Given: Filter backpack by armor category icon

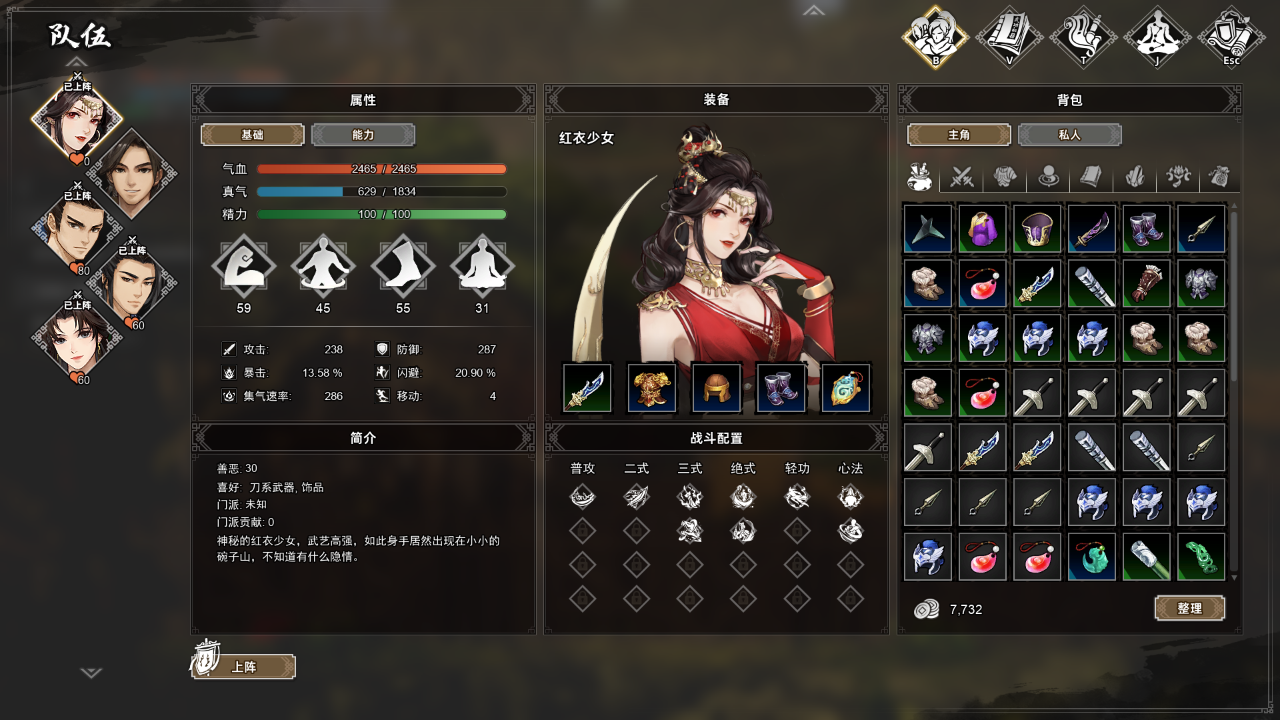Looking at the screenshot, I should pos(1005,177).
